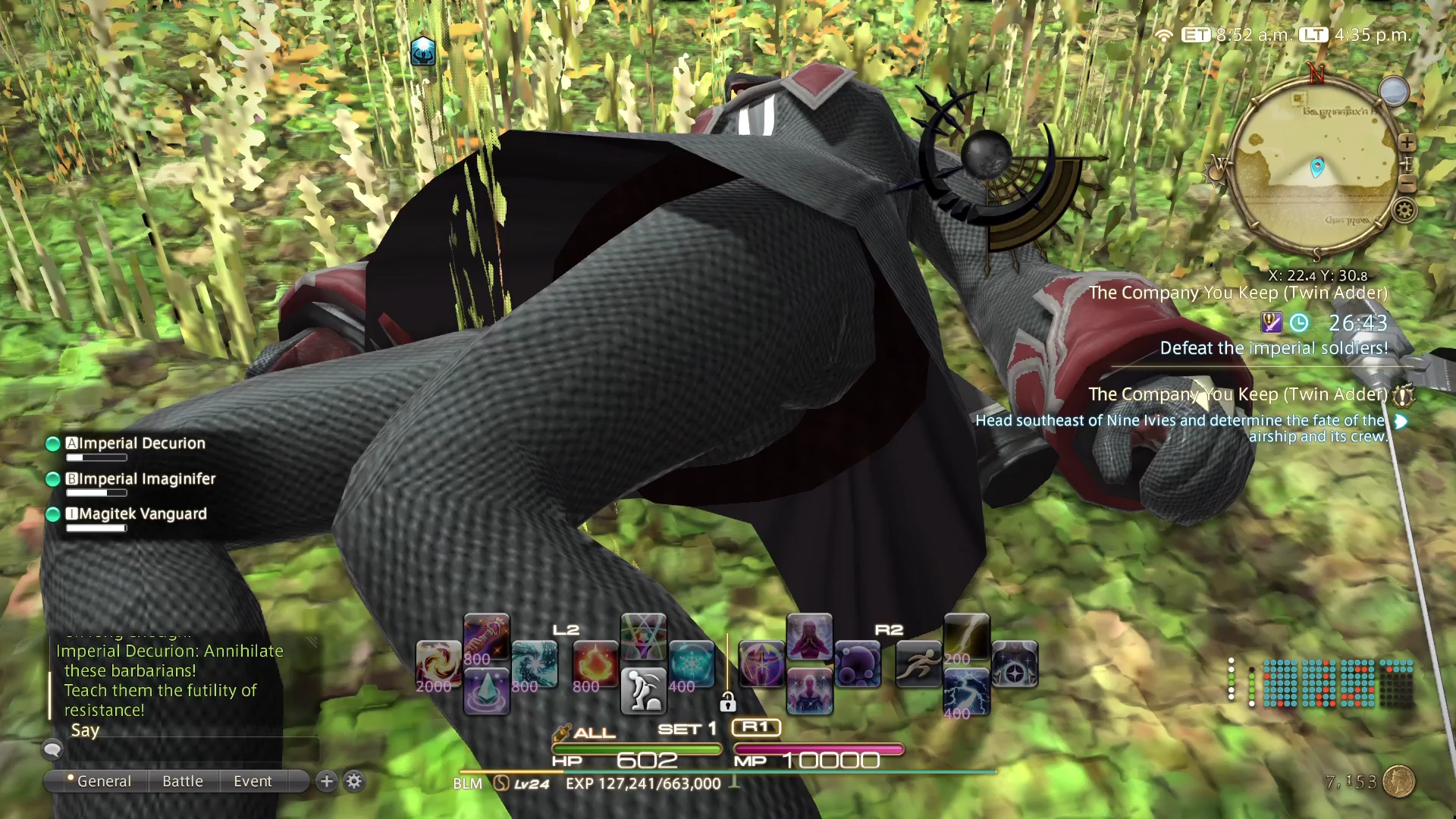Screen dimensions: 1456x819
Task: Switch to the Battle chat tab
Action: pos(182,781)
